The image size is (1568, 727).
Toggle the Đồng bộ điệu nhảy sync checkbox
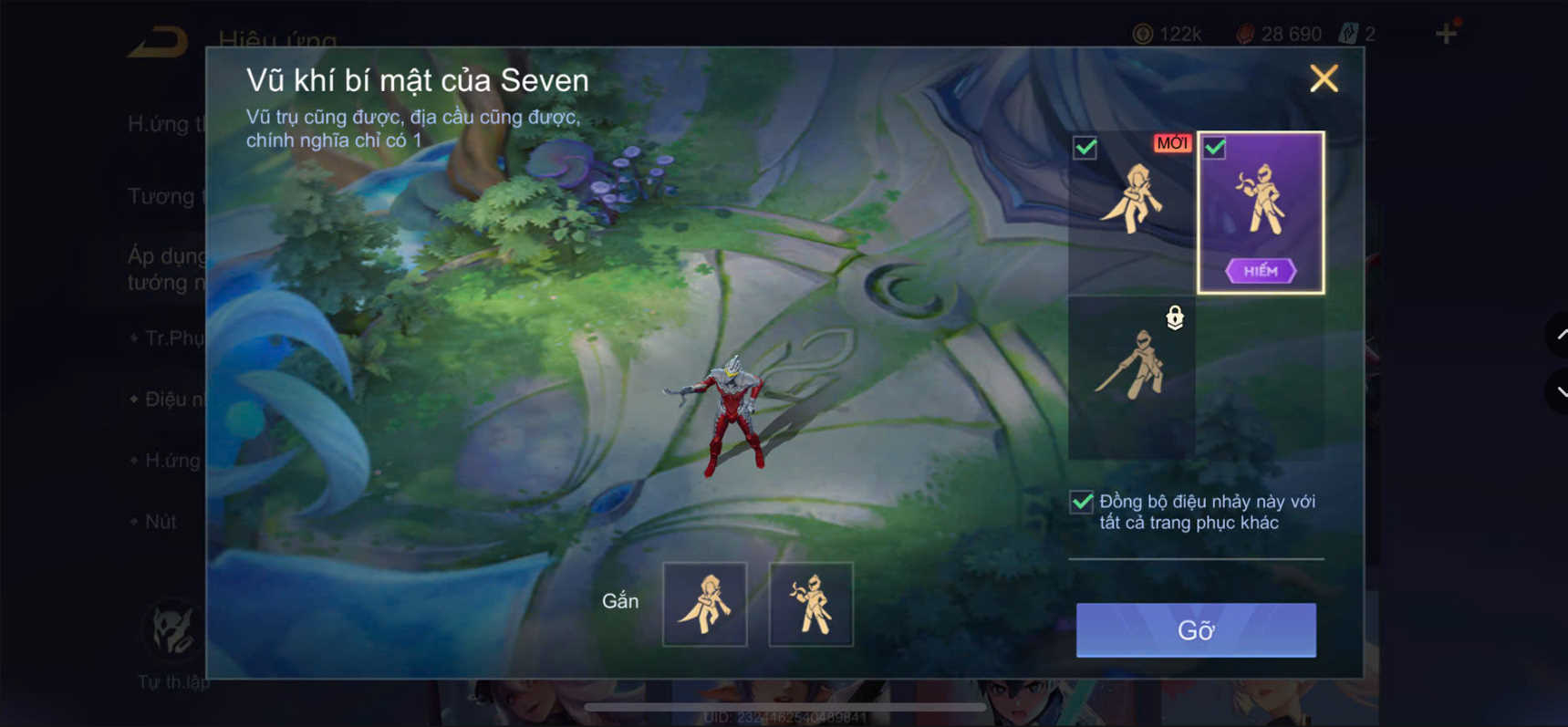coord(1080,502)
